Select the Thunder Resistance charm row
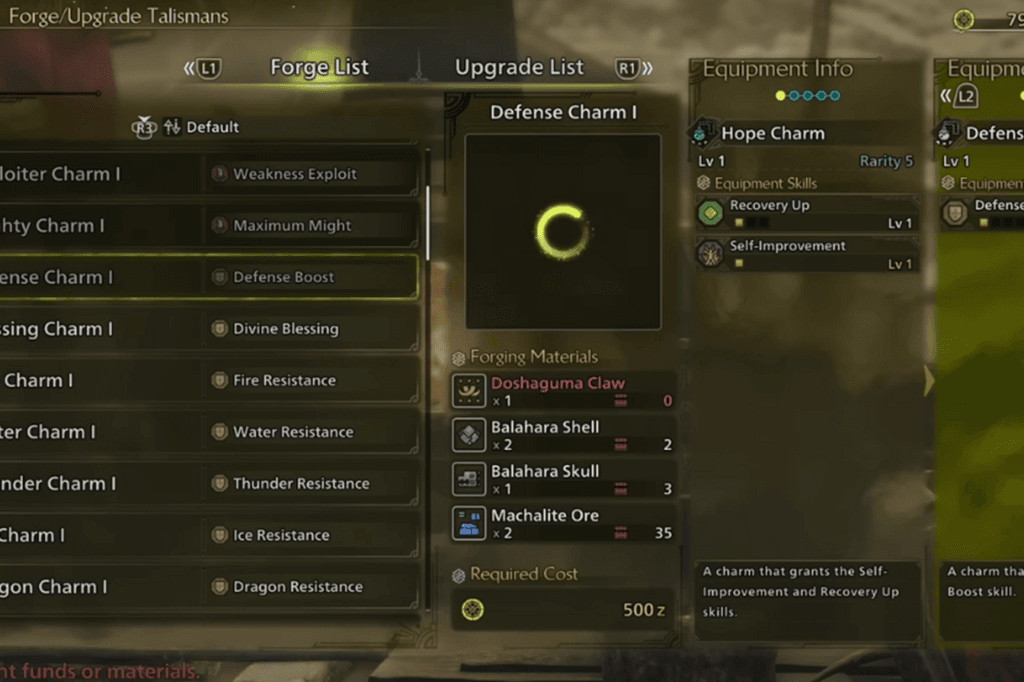 click(208, 484)
